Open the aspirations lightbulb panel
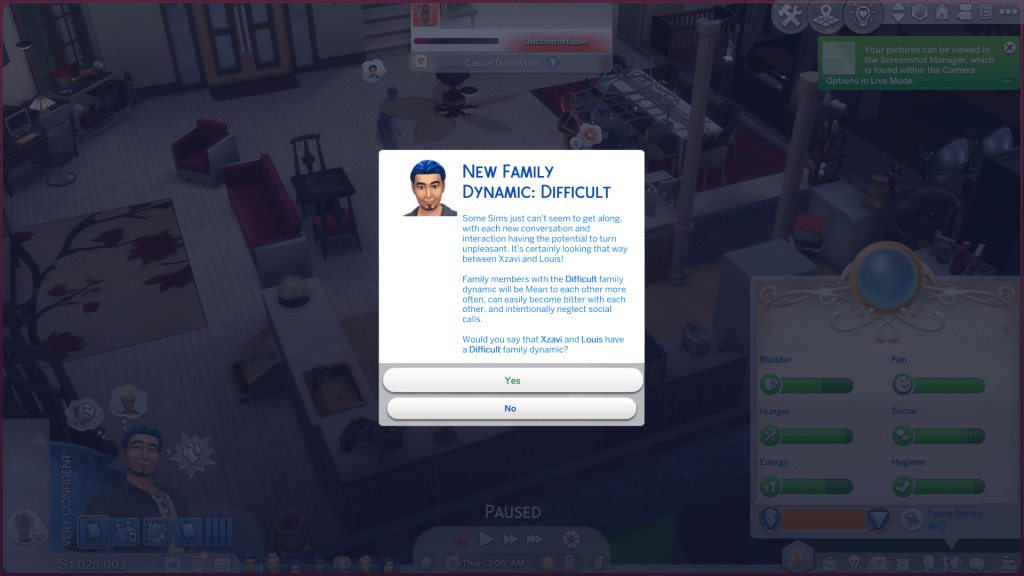This screenshot has width=1024, height=576. coord(854,563)
